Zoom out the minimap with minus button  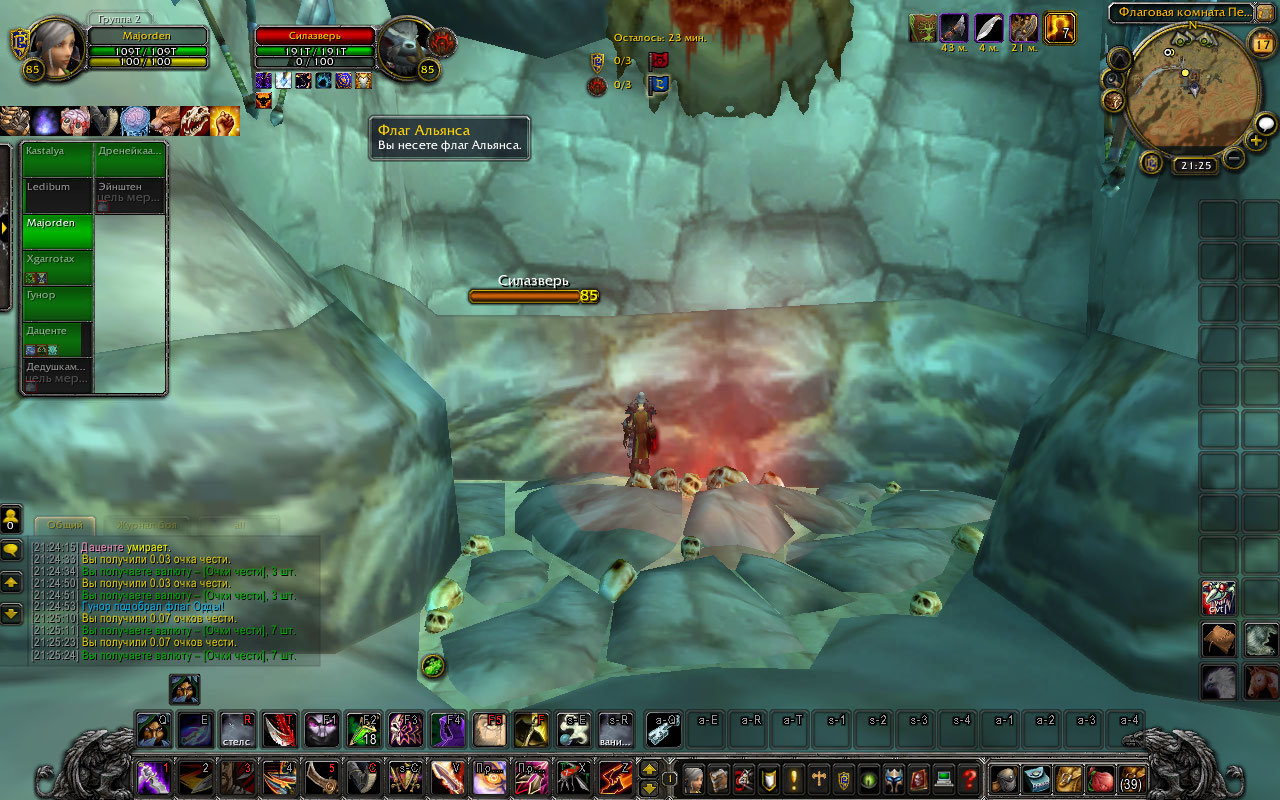pos(1234,157)
